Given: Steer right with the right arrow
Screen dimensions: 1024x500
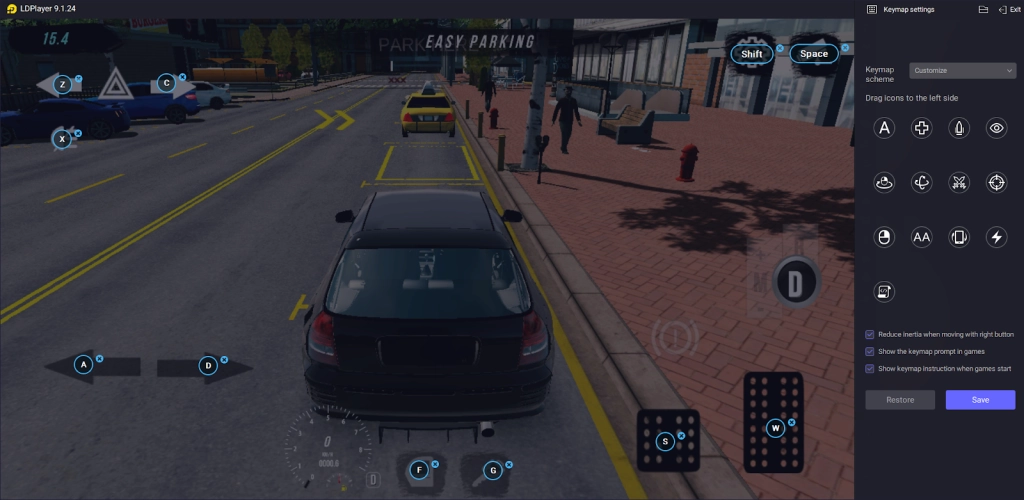Looking at the screenshot, I should tap(204, 366).
